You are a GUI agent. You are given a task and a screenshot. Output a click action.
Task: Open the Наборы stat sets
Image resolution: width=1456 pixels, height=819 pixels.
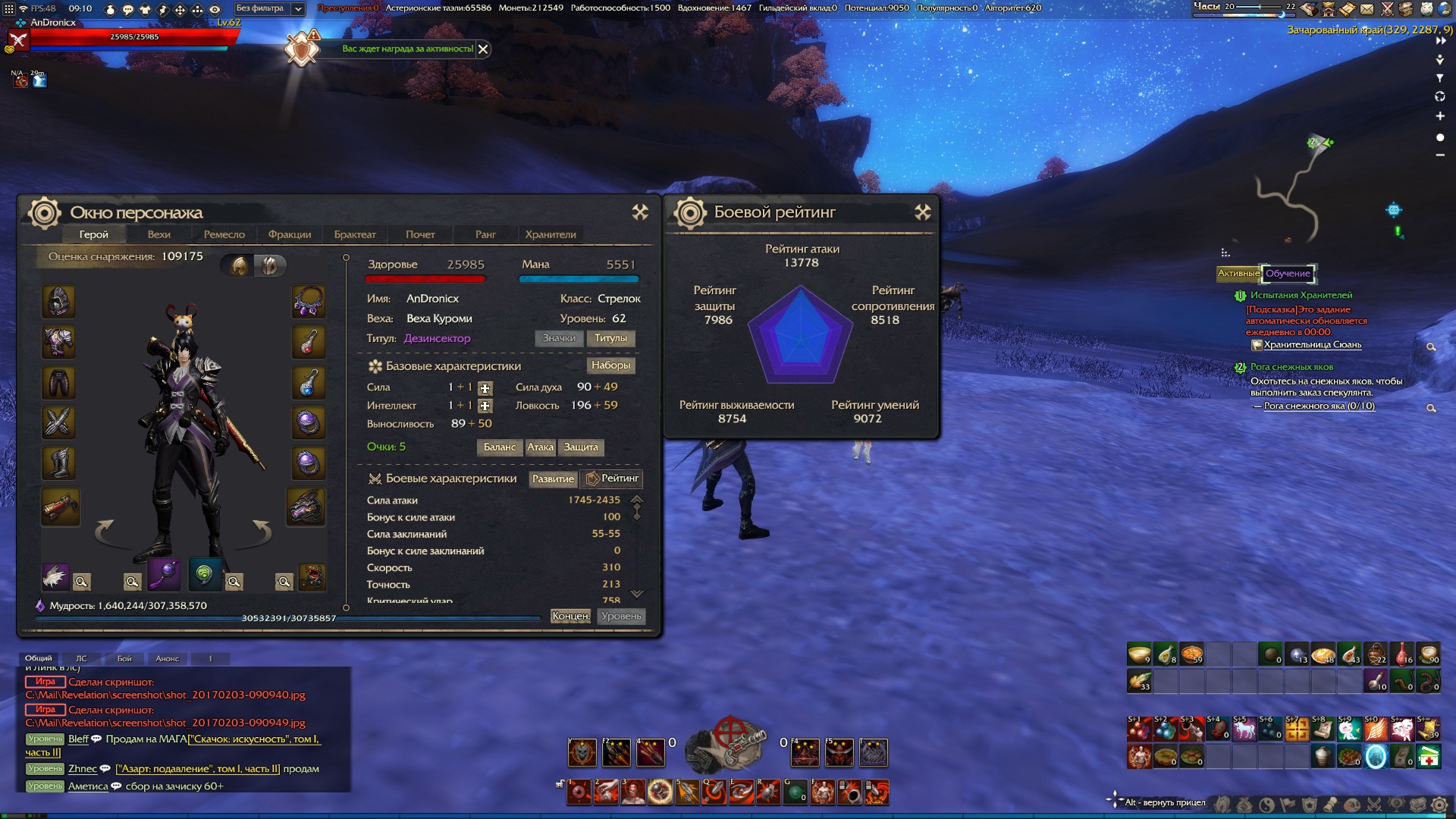[610, 366]
